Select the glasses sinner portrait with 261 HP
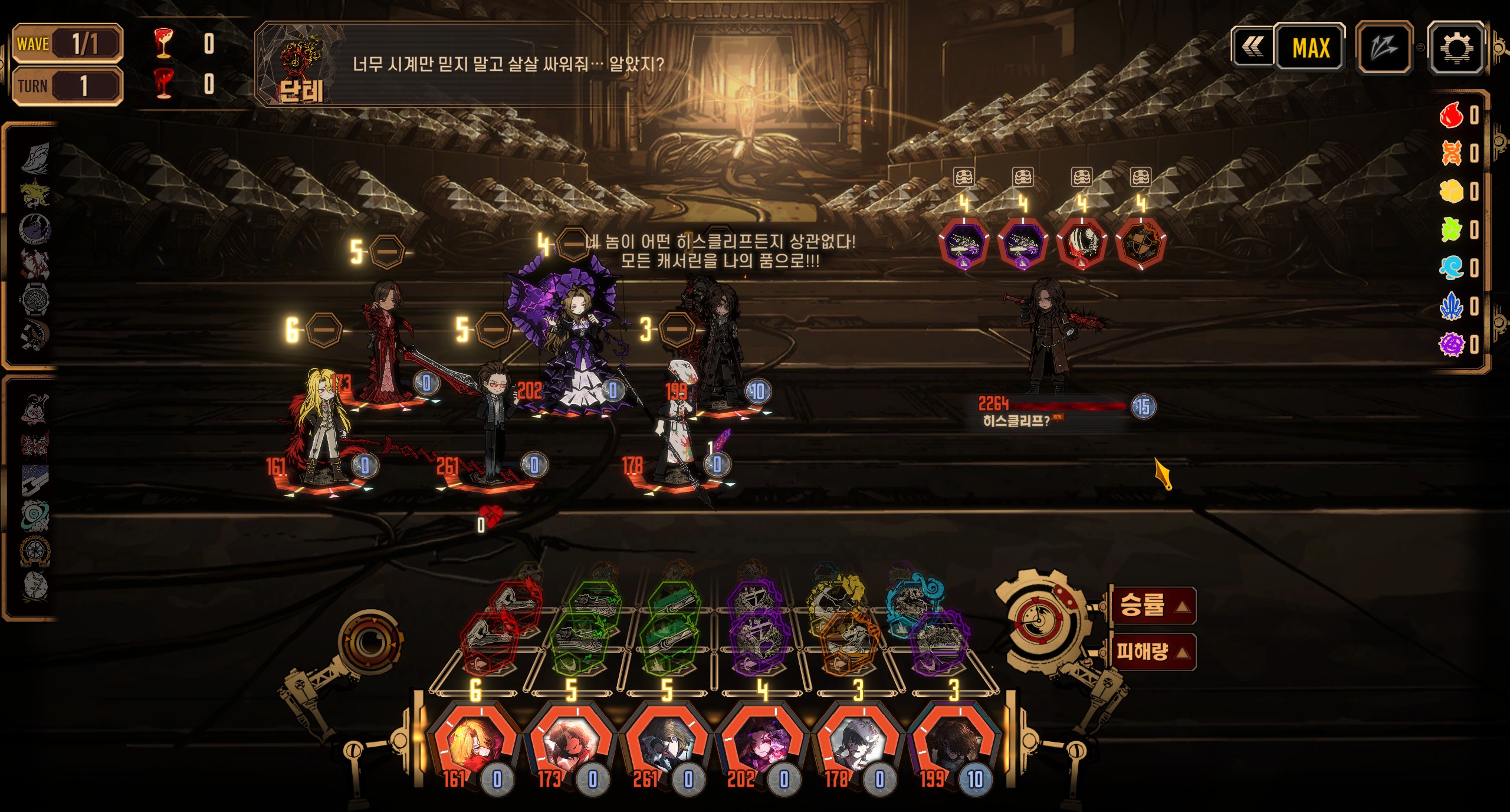Screen dimensions: 1510x812 (667, 745)
